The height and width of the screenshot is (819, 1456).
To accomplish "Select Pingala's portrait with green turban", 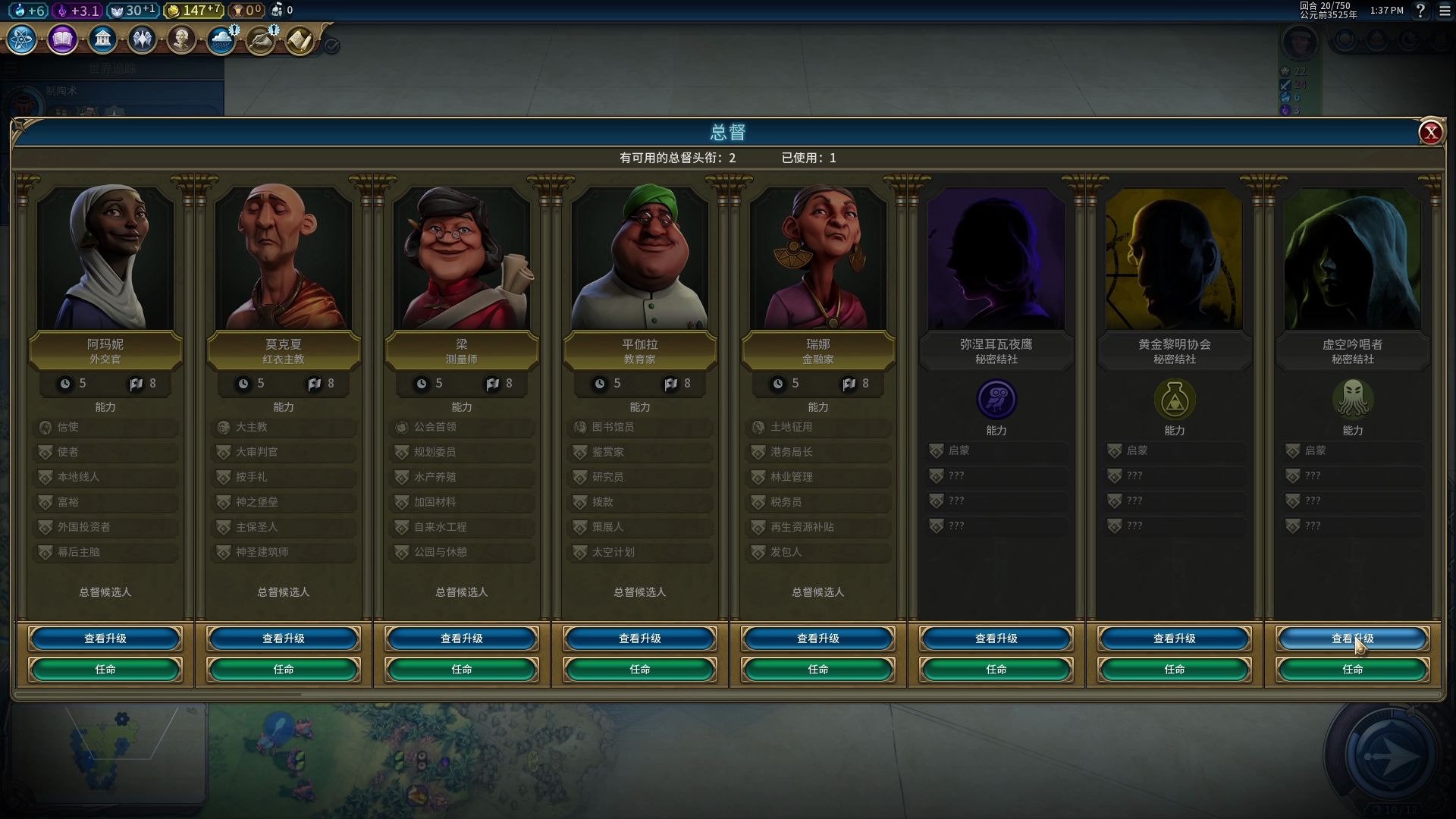I will pos(640,258).
